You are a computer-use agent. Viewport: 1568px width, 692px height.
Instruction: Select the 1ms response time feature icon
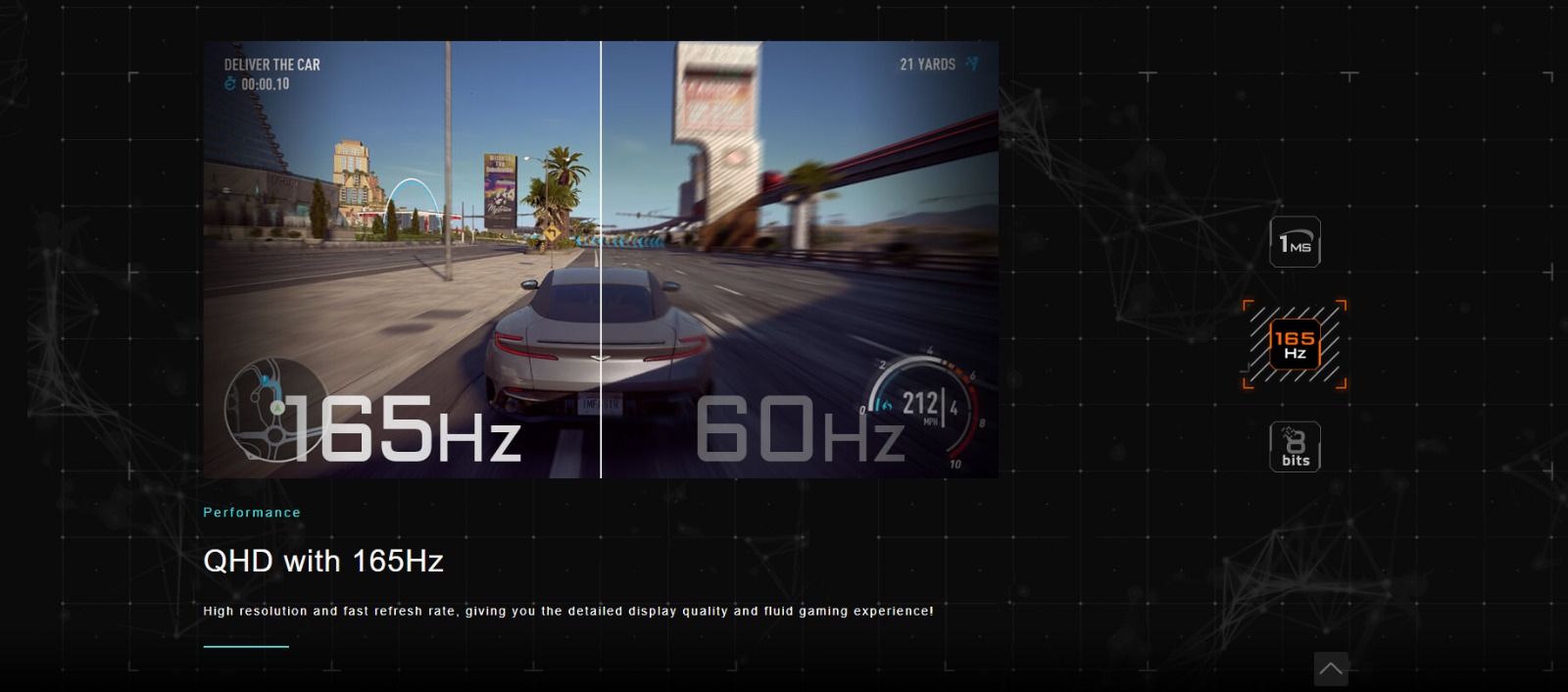(1295, 242)
